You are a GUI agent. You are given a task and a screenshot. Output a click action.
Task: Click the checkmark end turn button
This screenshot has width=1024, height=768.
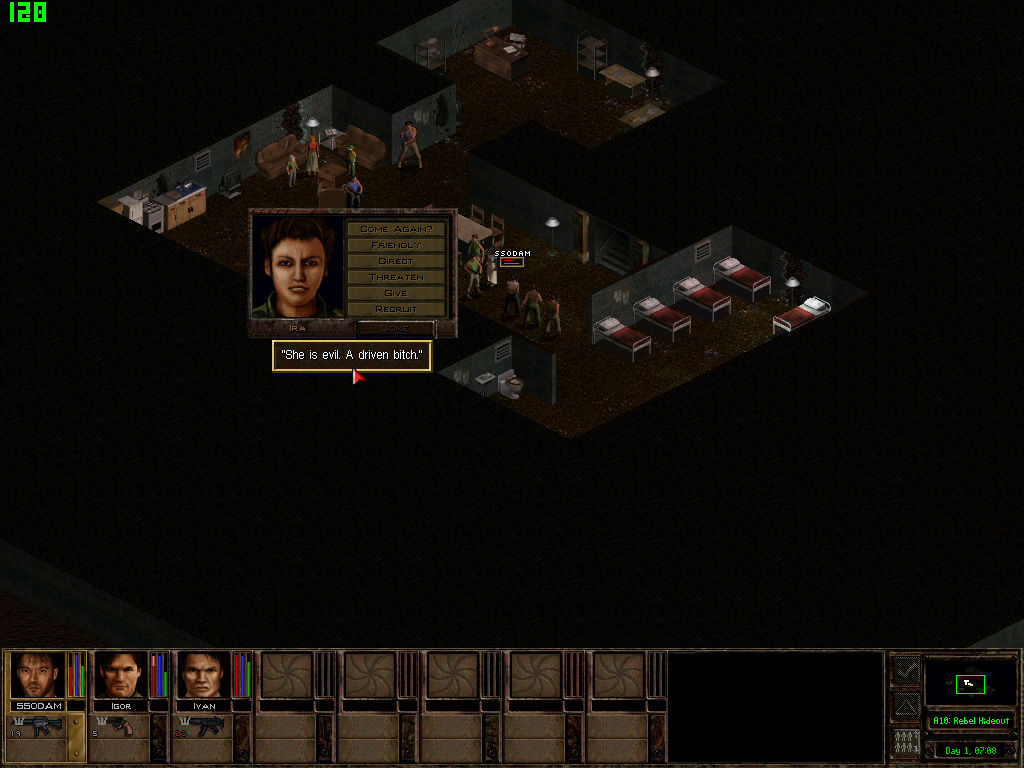(x=905, y=670)
